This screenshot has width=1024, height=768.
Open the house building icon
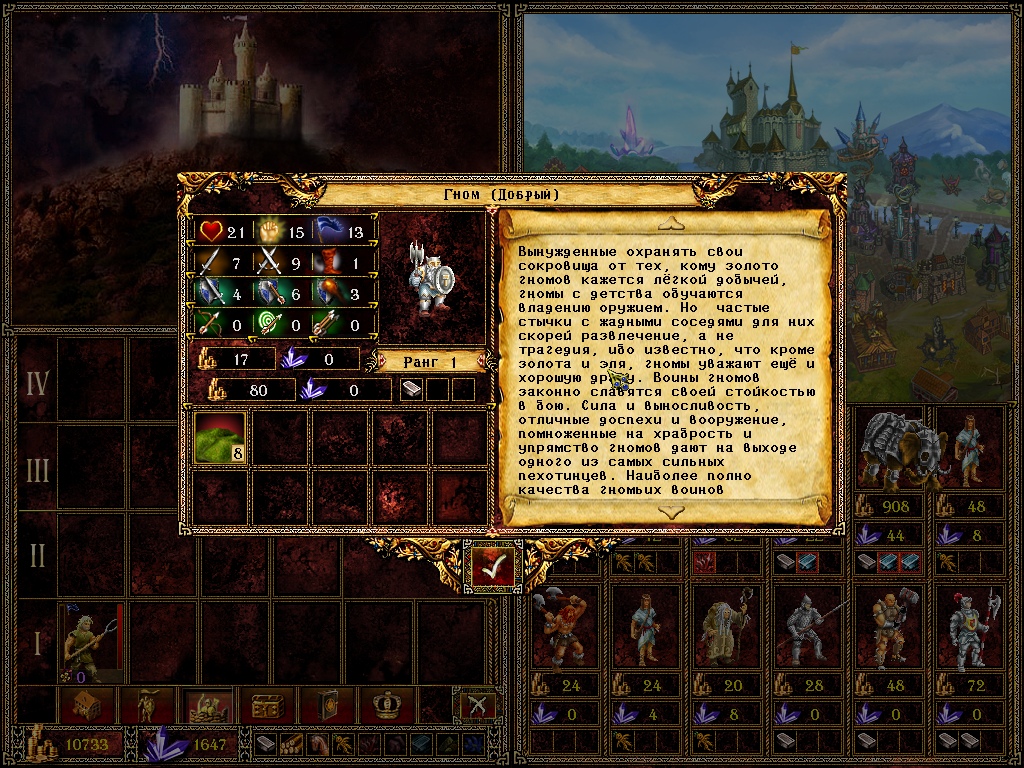(x=87, y=706)
